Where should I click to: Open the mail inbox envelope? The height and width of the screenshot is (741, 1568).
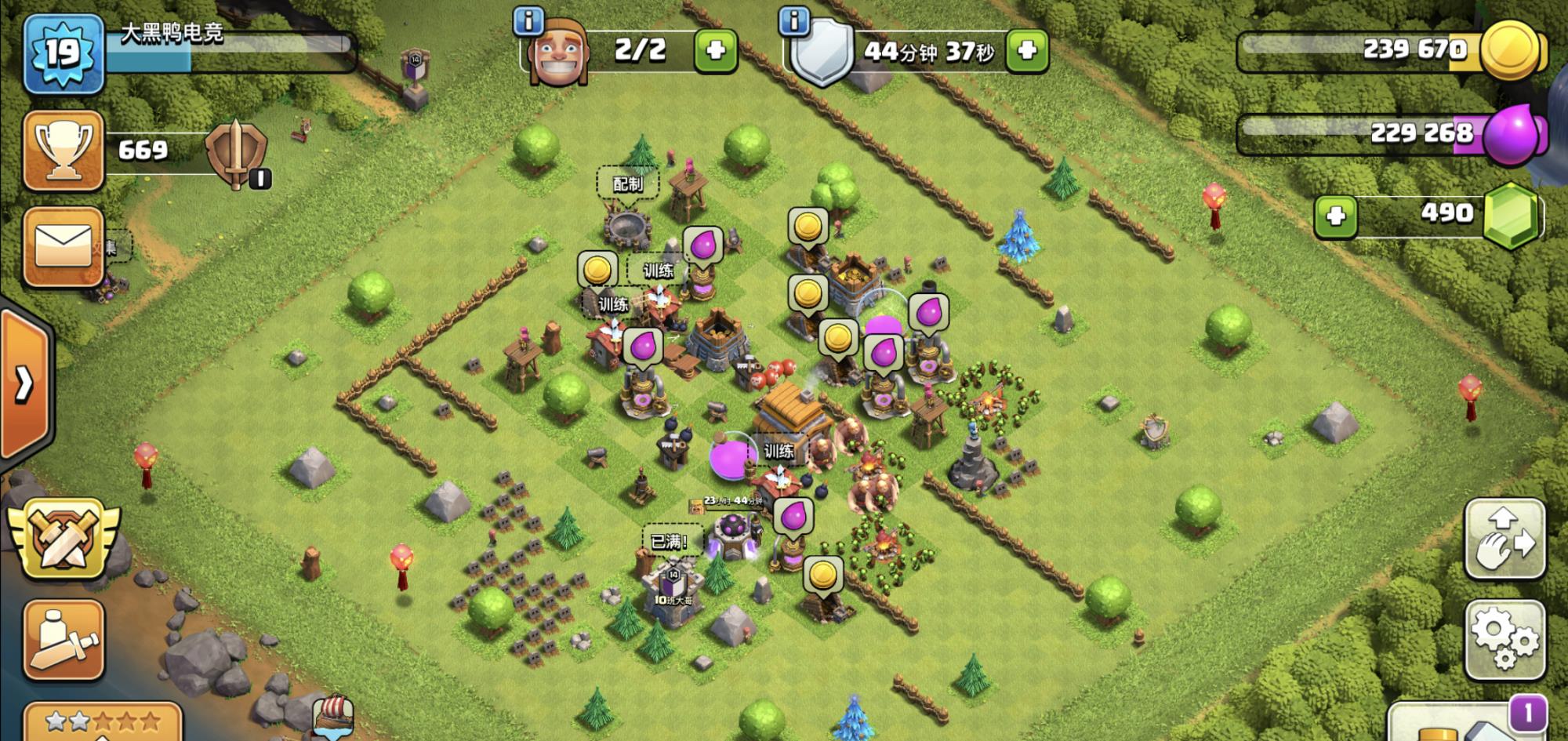tap(64, 246)
